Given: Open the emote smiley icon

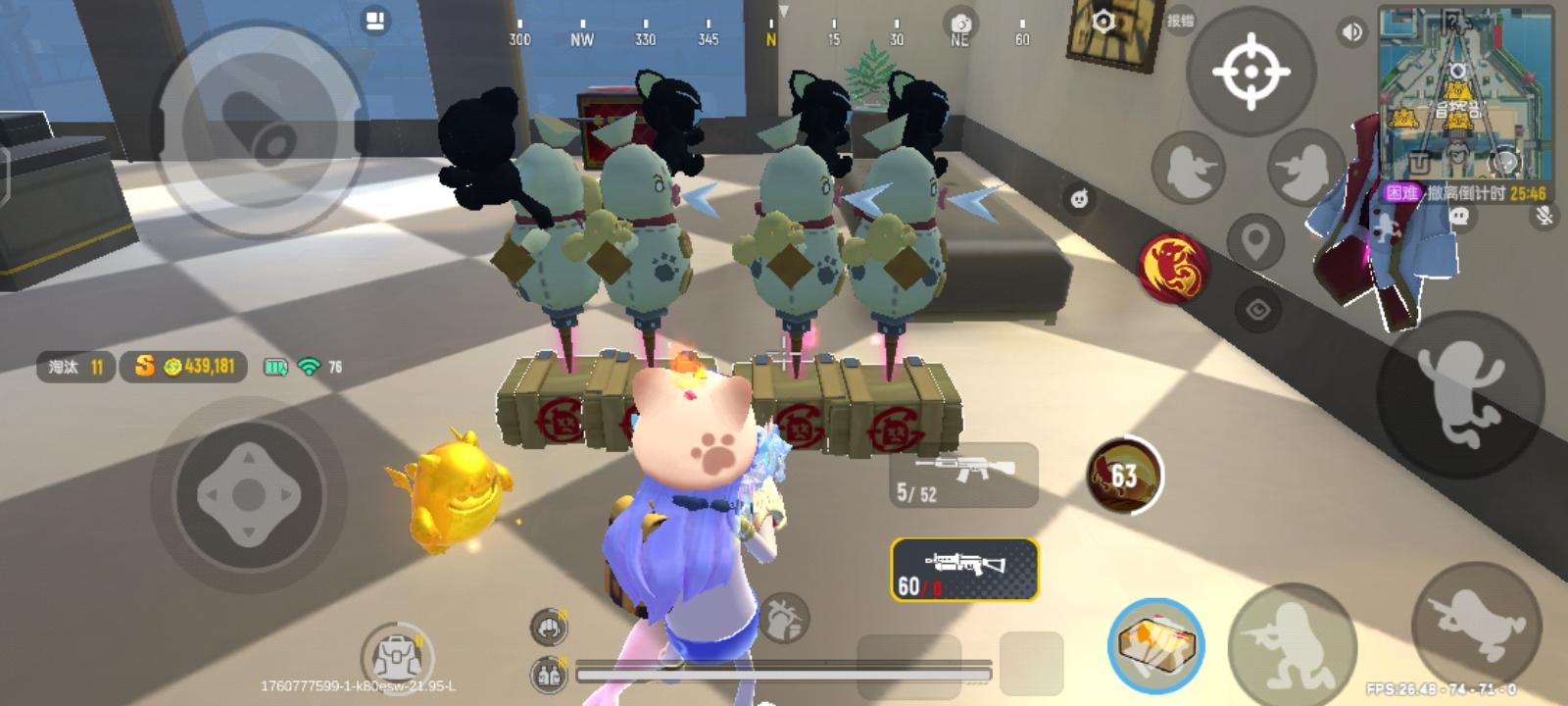Looking at the screenshot, I should pos(1083,200).
